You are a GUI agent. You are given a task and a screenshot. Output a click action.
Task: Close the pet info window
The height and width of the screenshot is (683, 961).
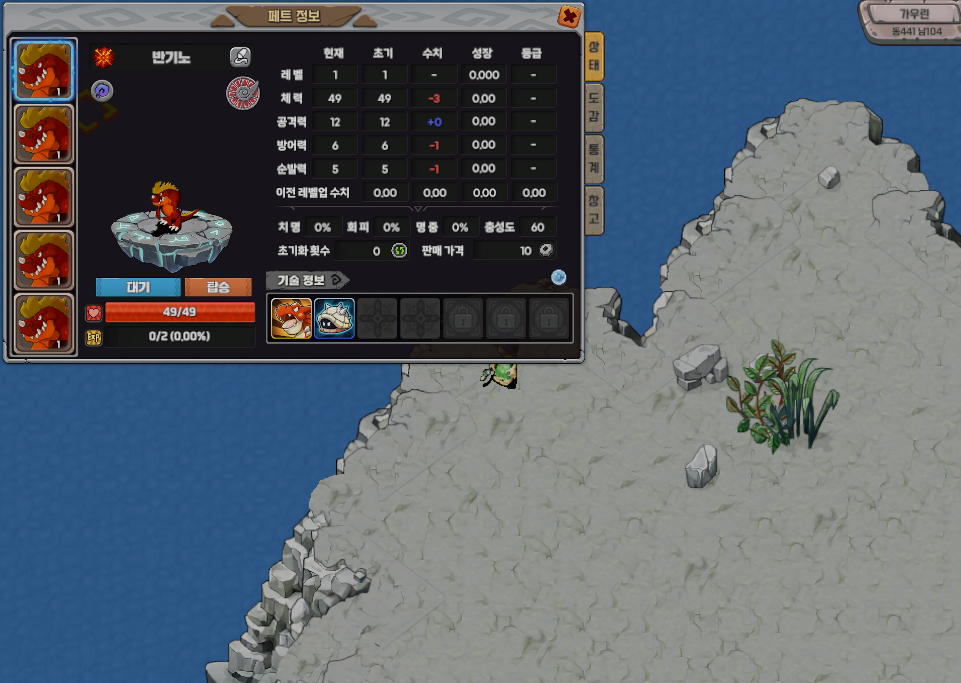pos(568,16)
